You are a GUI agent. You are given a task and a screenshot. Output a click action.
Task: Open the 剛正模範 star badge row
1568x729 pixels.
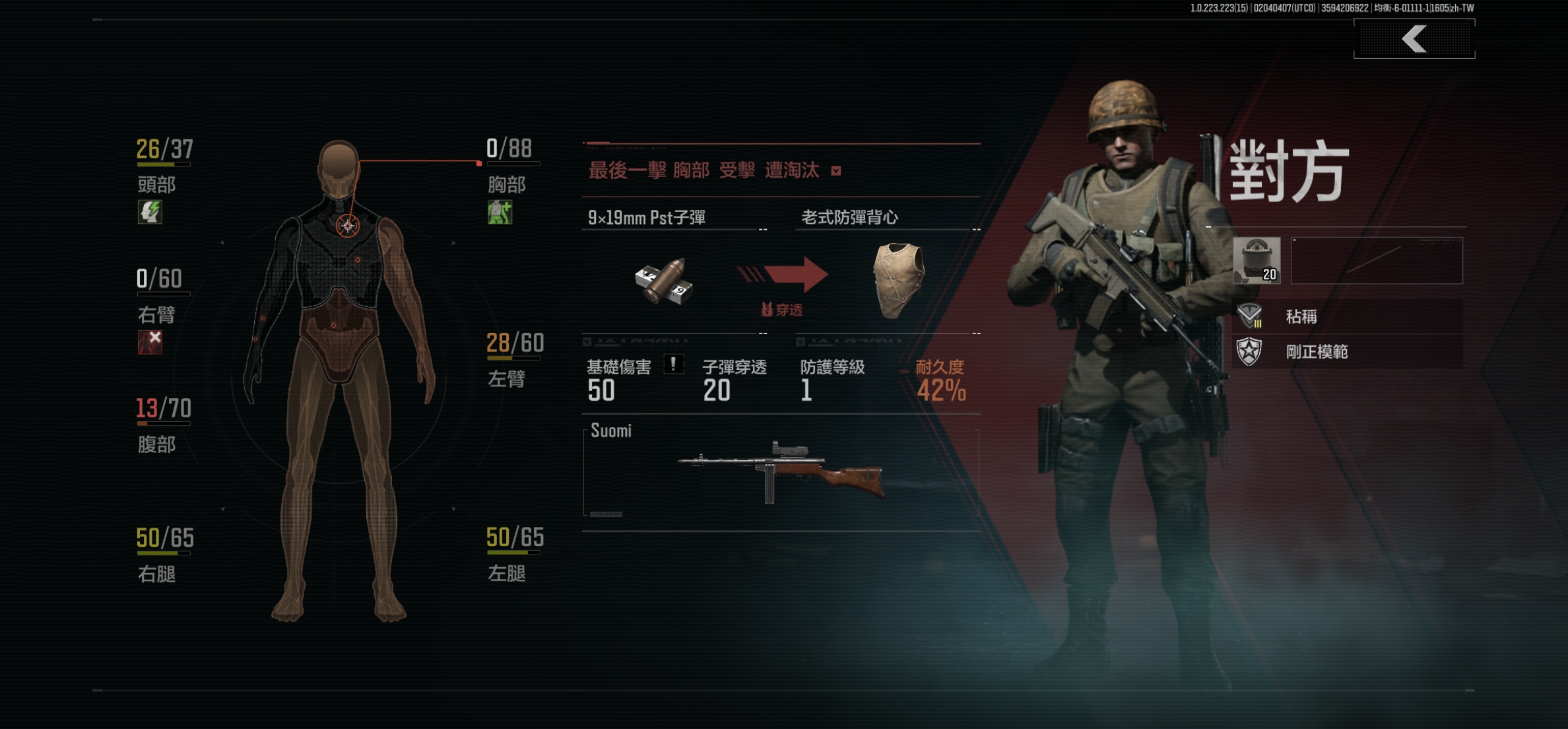(1348, 352)
